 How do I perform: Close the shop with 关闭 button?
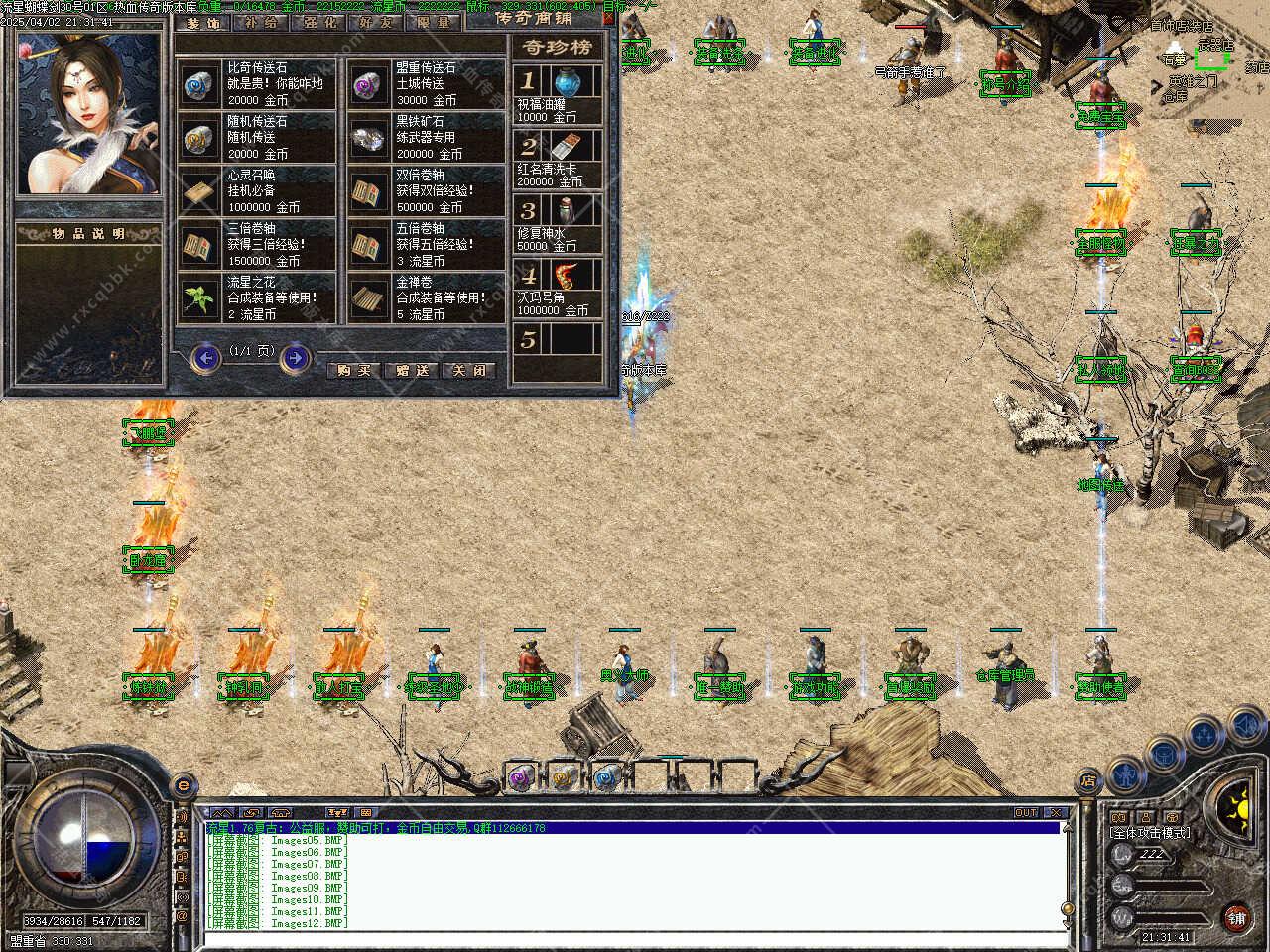[468, 370]
